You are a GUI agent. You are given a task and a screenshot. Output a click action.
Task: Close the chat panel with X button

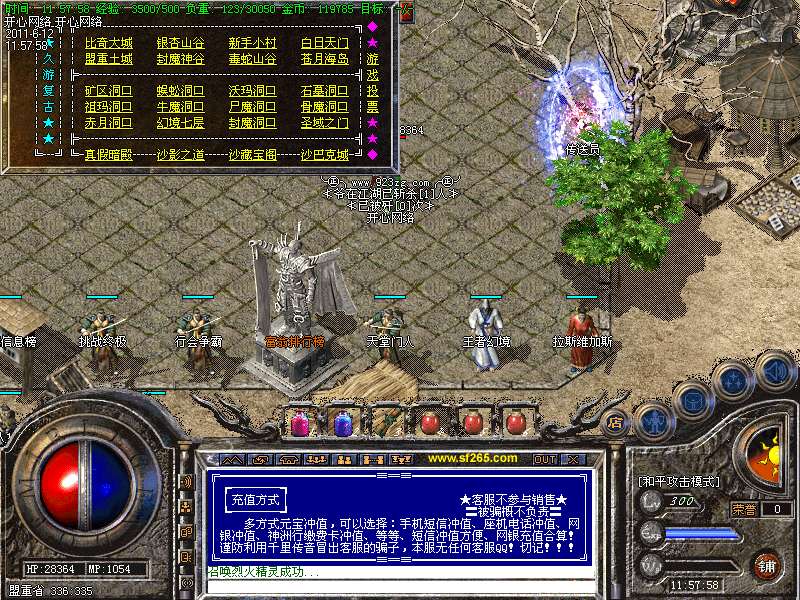coord(573,459)
